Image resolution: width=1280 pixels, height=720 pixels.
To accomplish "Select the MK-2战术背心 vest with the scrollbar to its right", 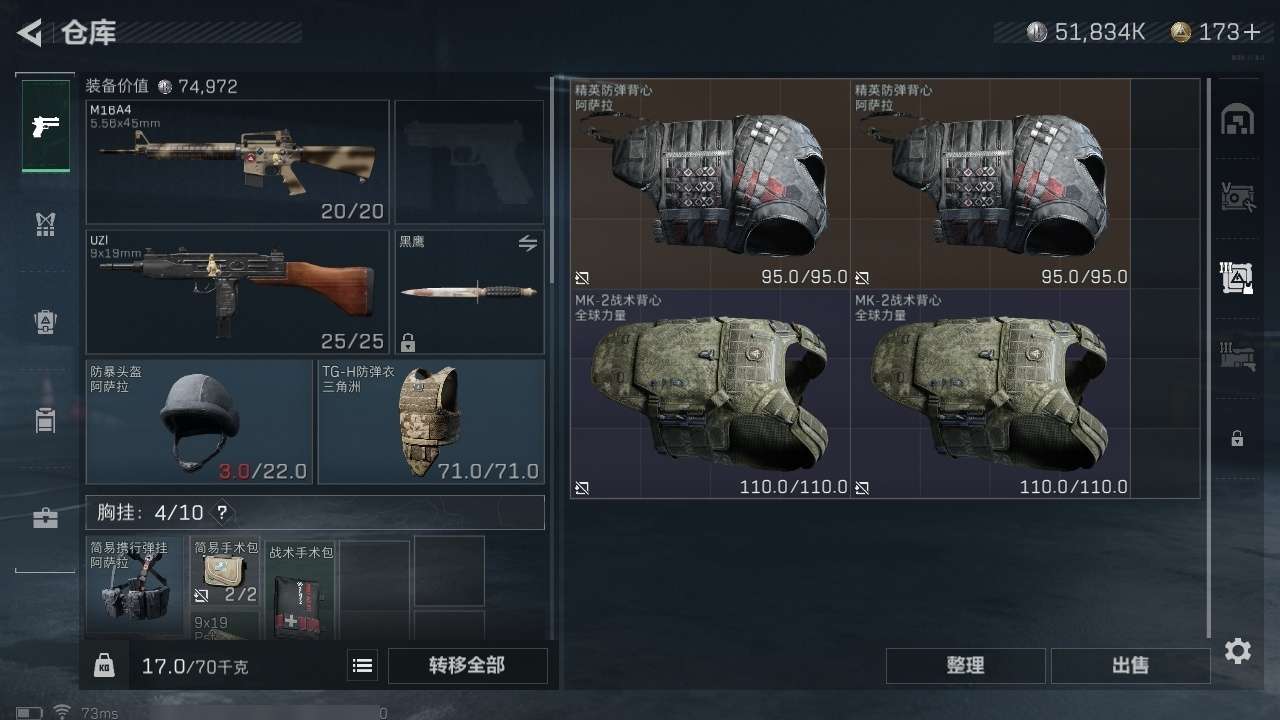I will click(x=990, y=394).
